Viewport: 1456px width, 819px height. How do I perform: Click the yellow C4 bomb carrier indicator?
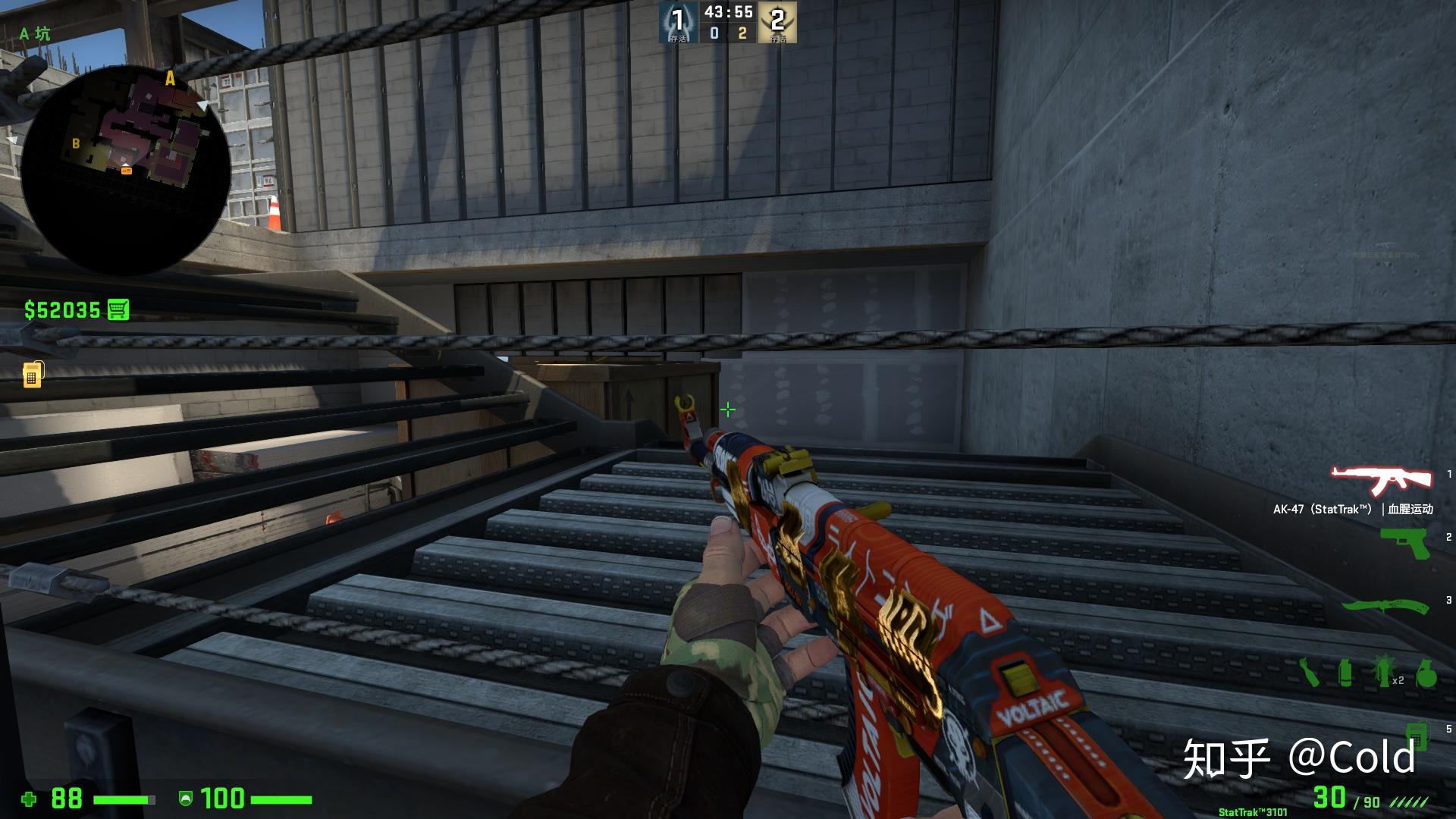click(32, 374)
